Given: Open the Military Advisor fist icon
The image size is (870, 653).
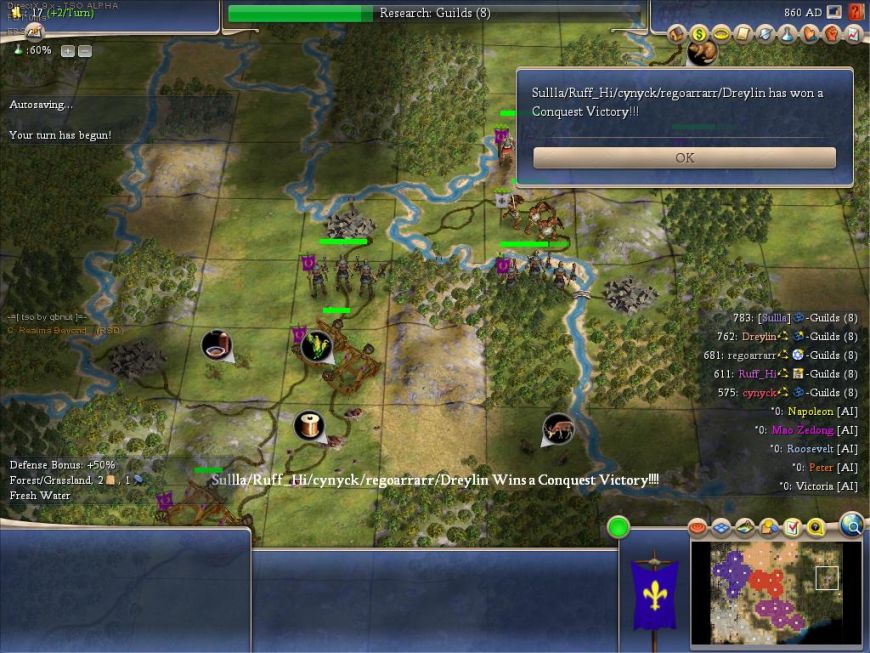Looking at the screenshot, I should tap(831, 34).
